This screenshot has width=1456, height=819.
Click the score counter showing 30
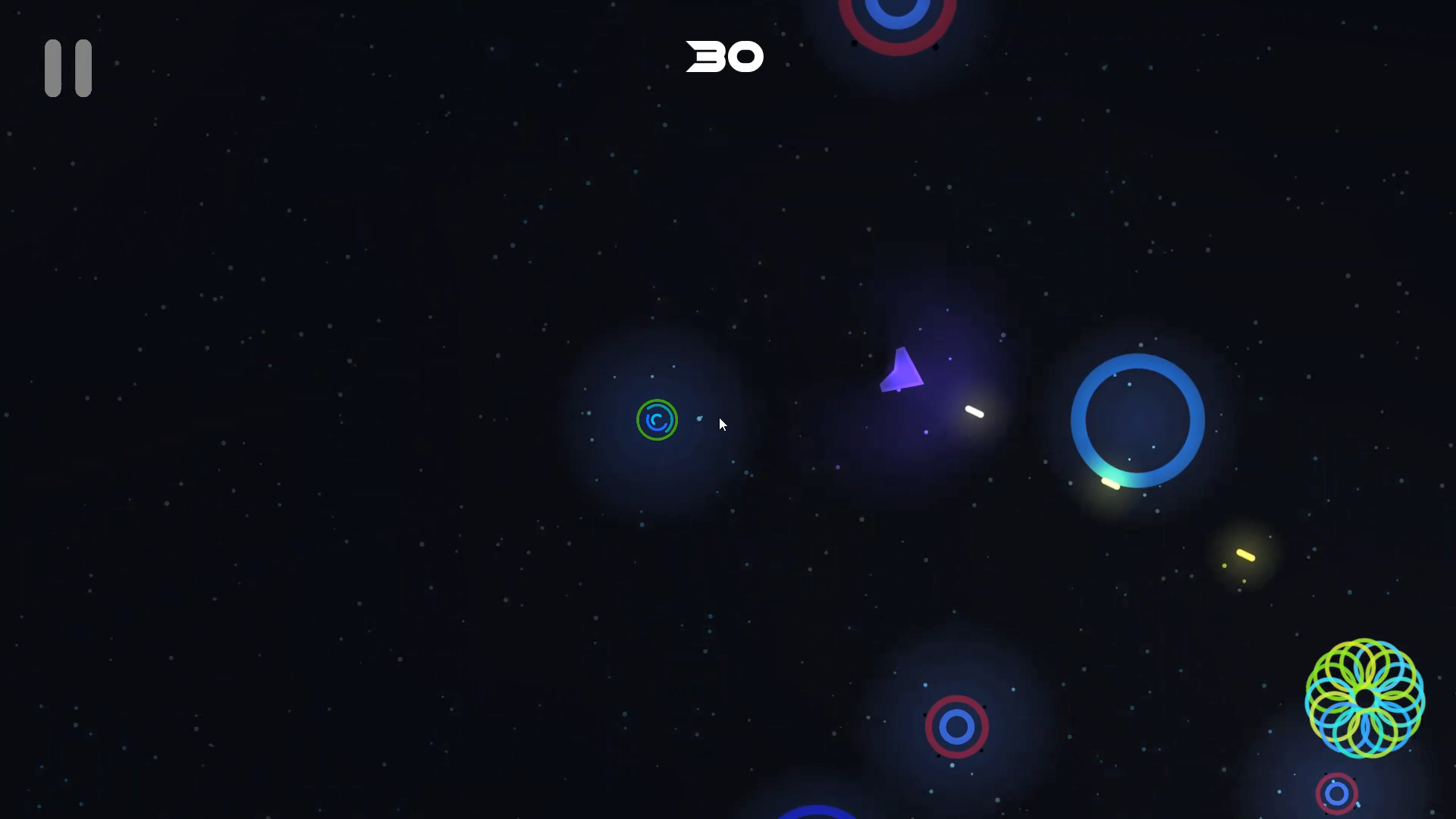pyautogui.click(x=724, y=56)
